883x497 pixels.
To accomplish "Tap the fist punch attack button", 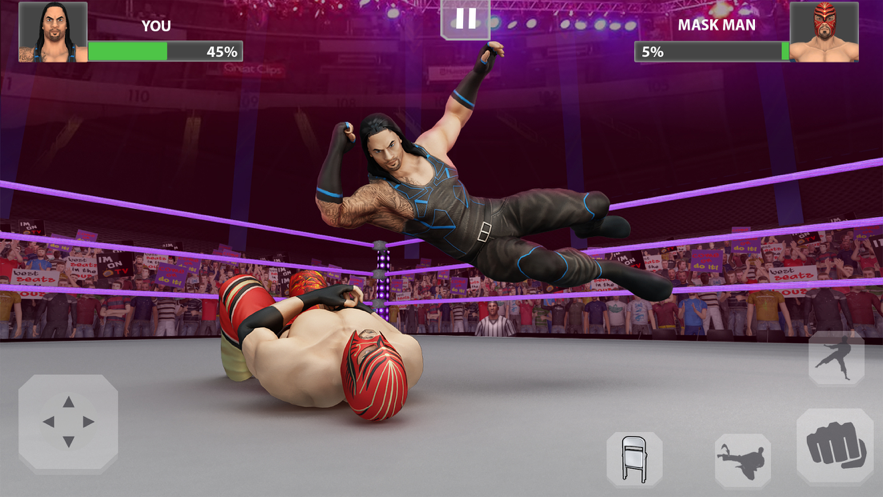I will 835,446.
